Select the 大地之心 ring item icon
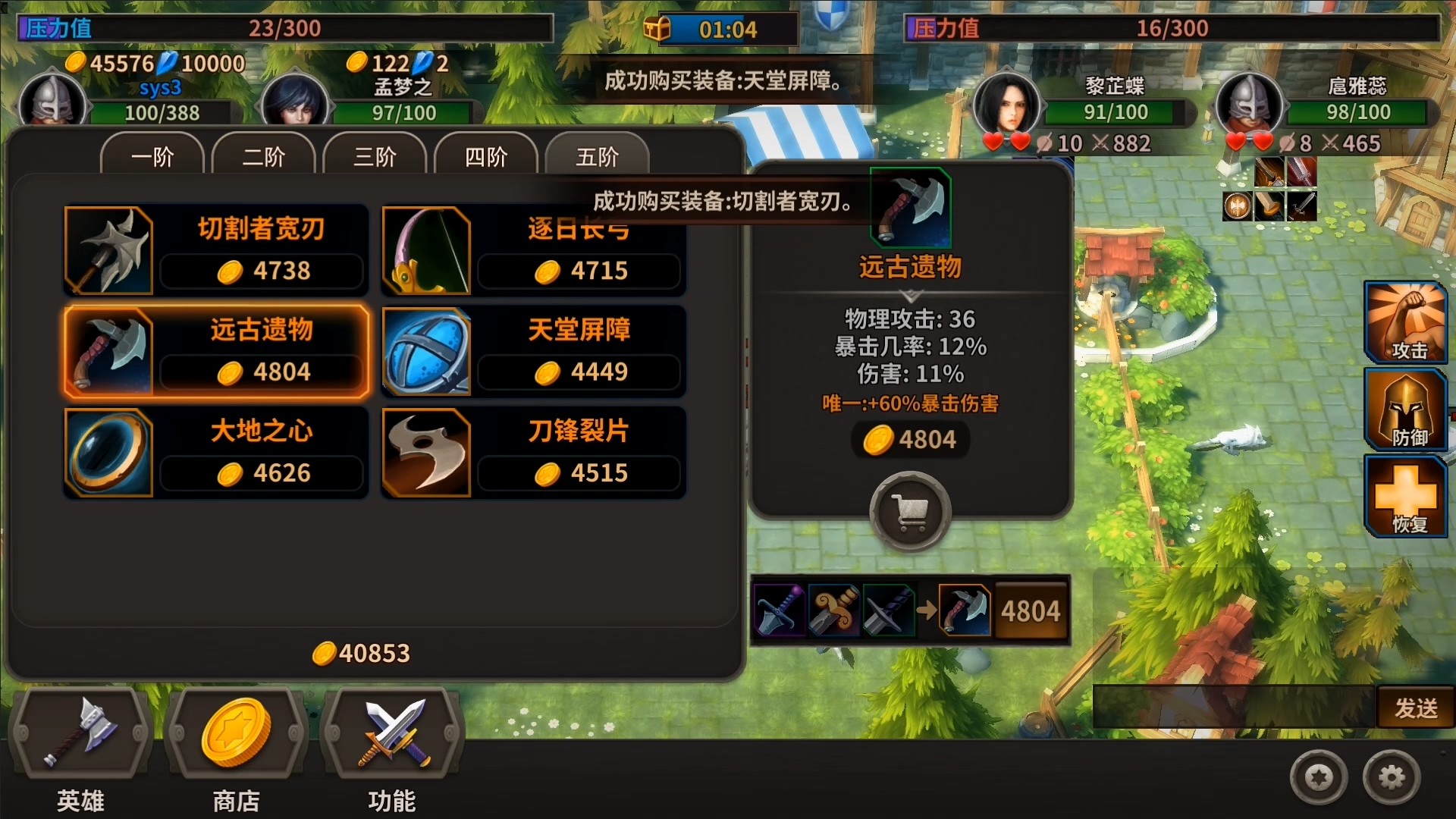 point(108,452)
